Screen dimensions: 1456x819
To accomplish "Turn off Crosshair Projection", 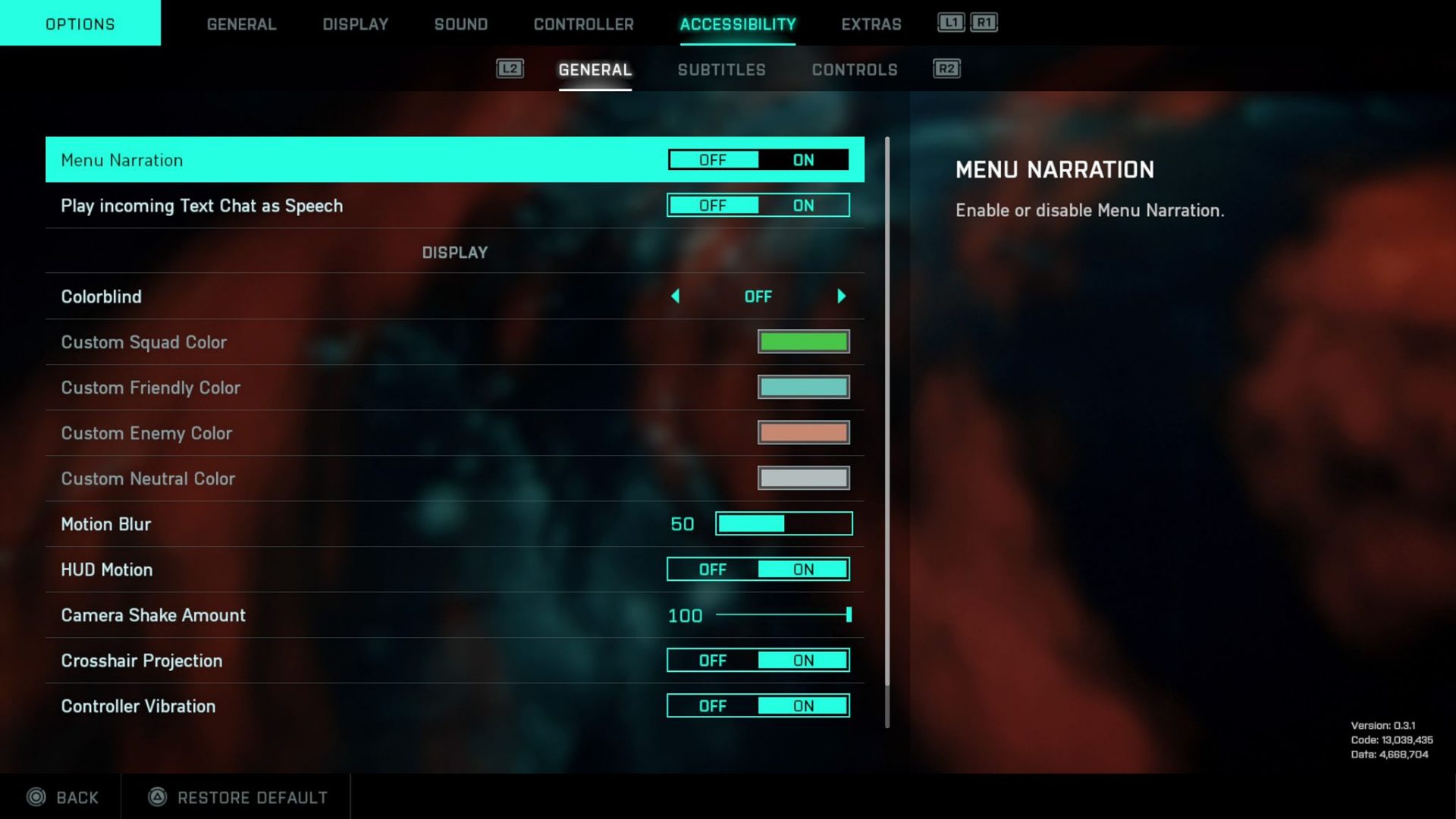I will coord(712,660).
